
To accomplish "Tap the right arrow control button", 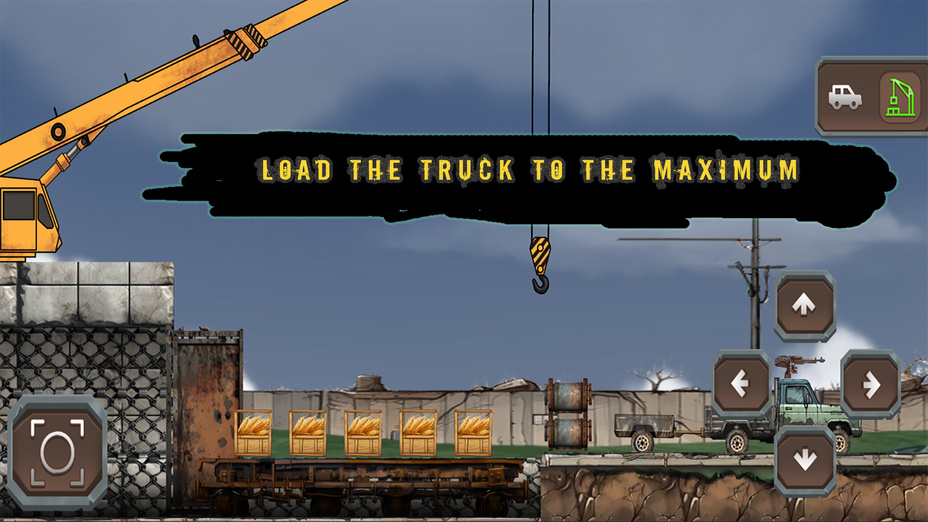I will click(x=869, y=384).
